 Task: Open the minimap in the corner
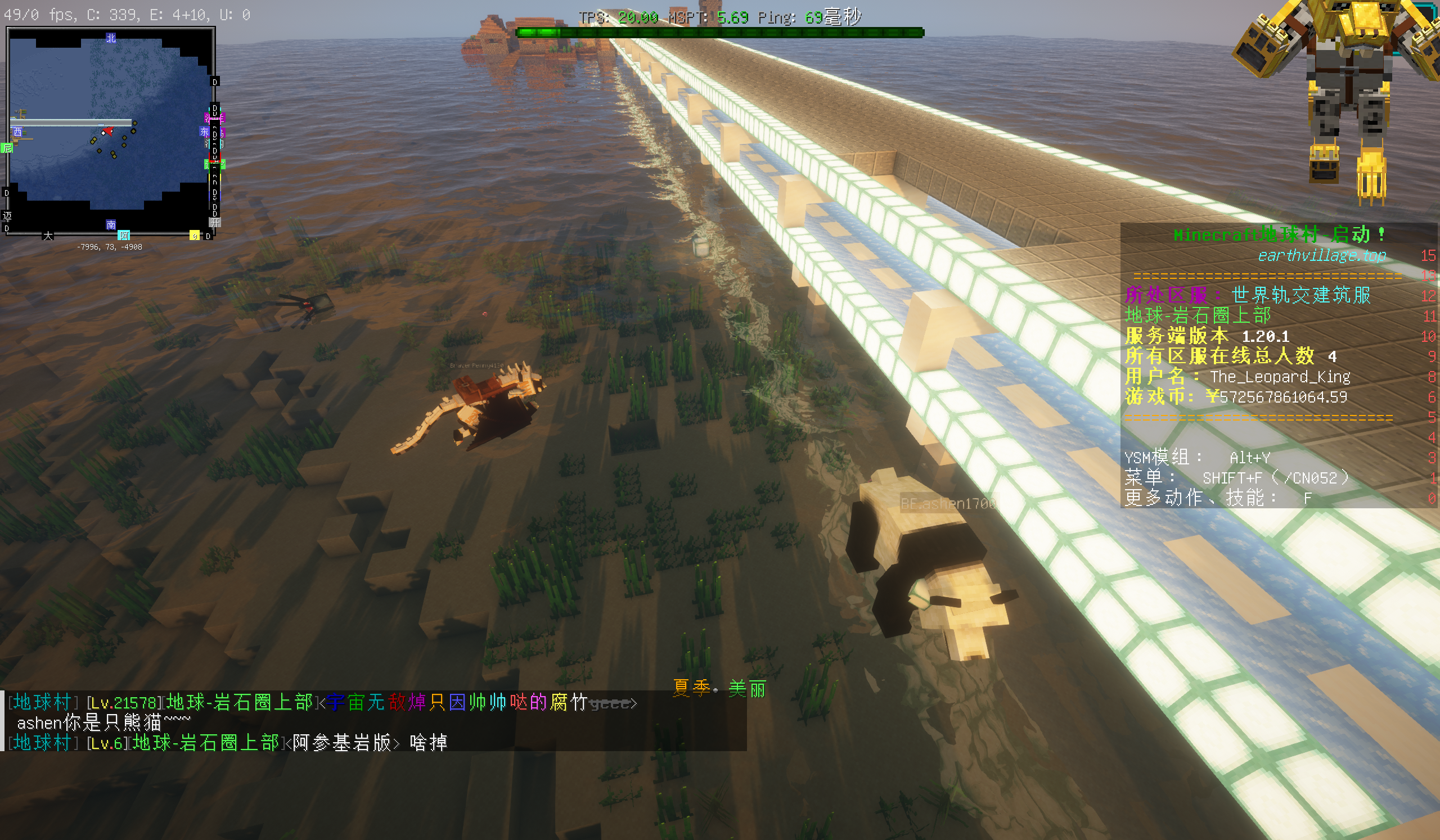[110, 130]
